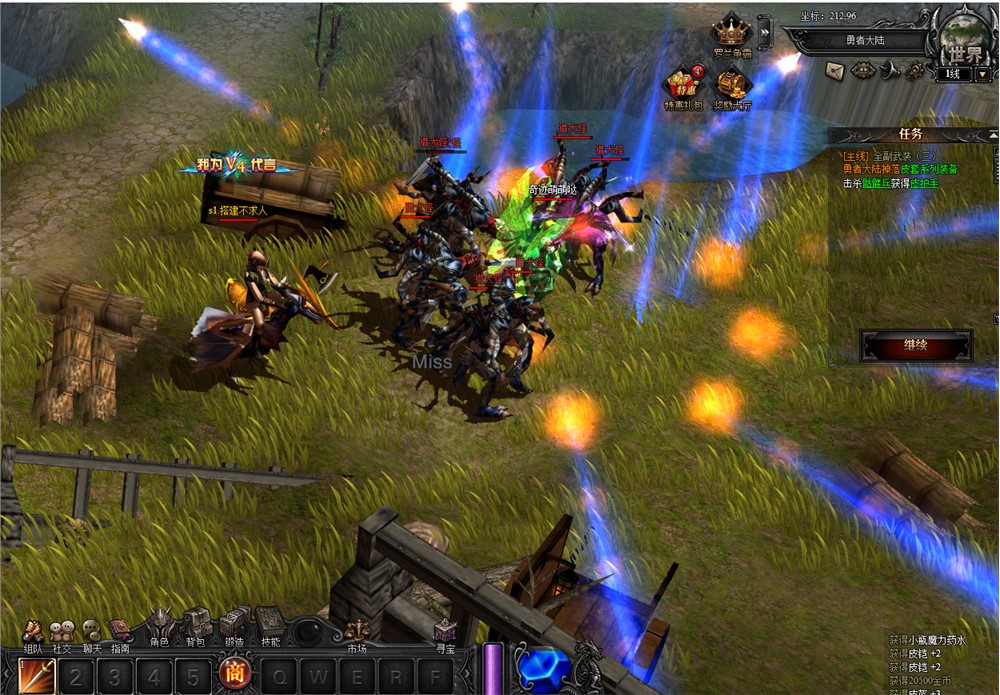The image size is (1000, 695).
Task: Open the 背包 backpack
Action: (197, 626)
